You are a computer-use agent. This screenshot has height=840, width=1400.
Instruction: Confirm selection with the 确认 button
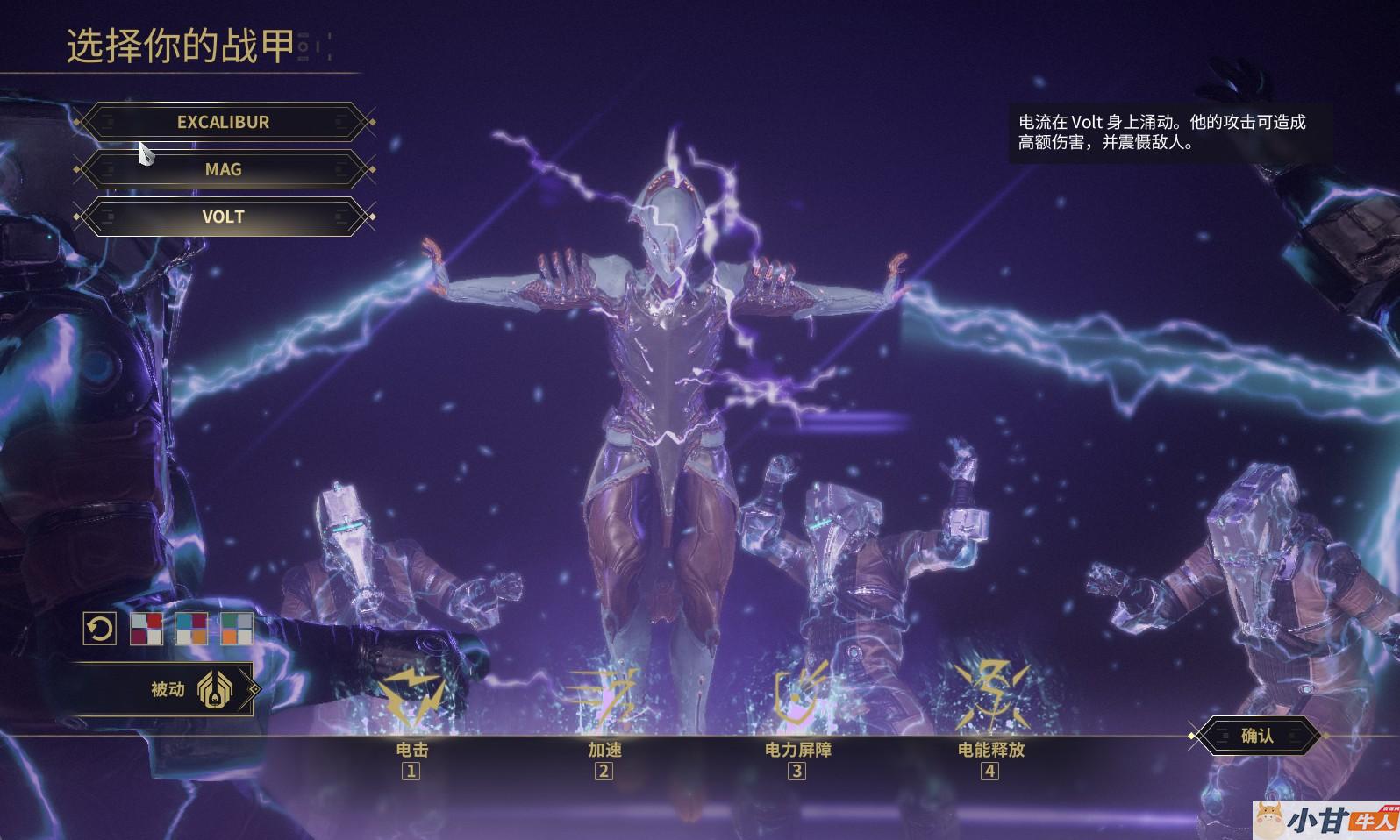[x=1257, y=736]
